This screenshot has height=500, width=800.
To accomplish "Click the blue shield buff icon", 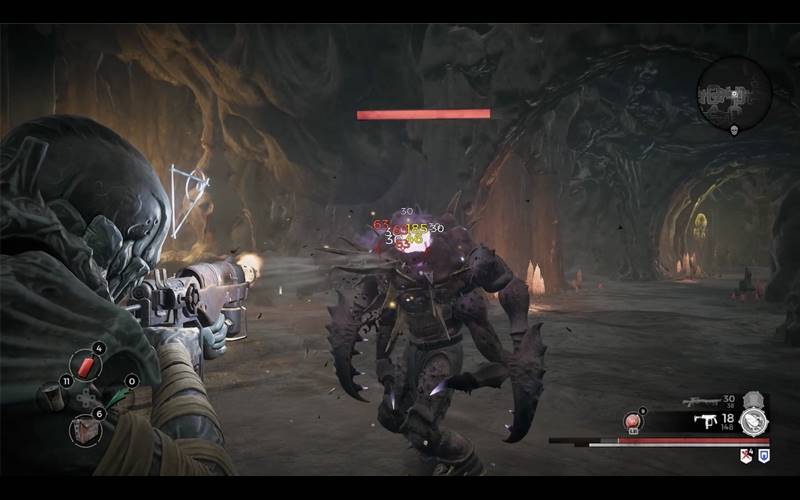I will [x=763, y=456].
